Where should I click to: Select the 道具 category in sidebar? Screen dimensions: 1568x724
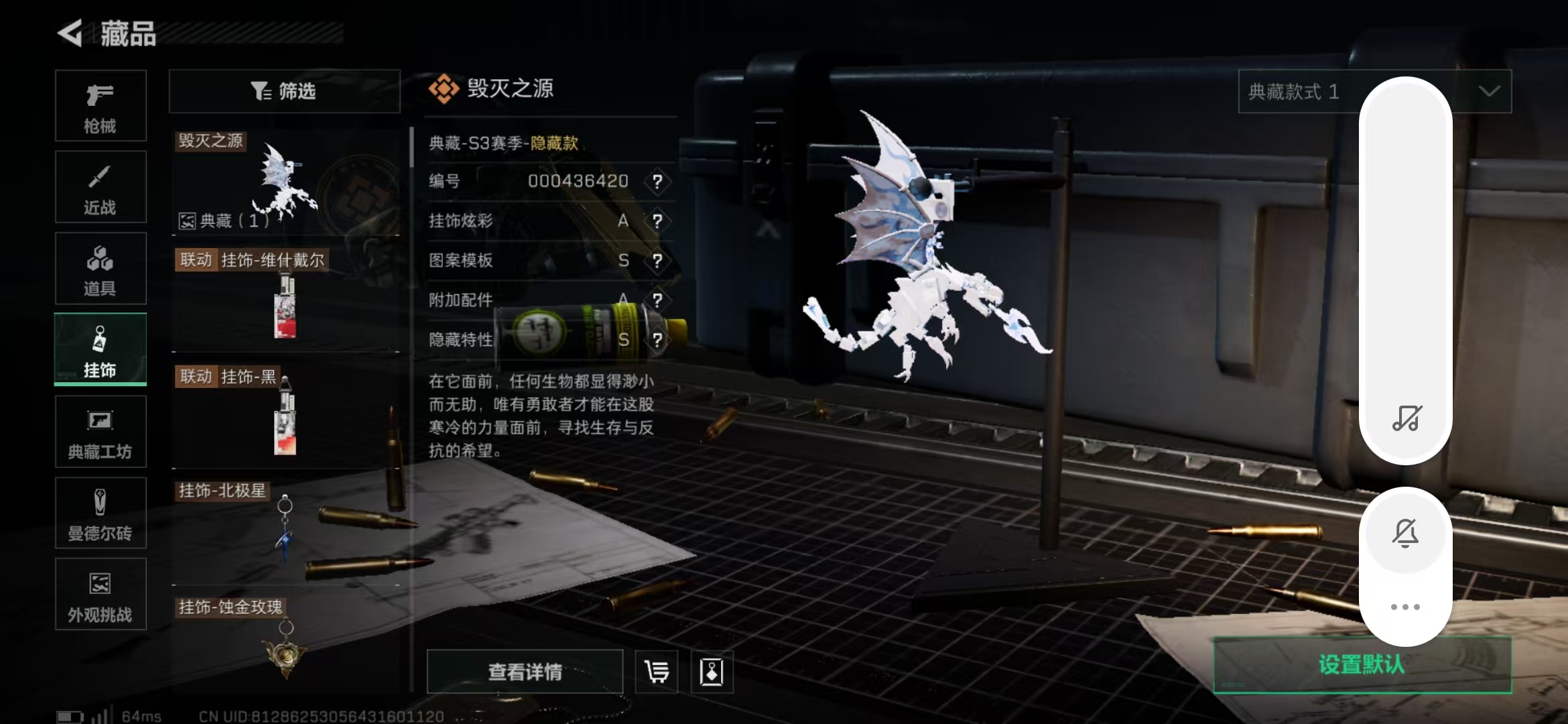coord(101,268)
